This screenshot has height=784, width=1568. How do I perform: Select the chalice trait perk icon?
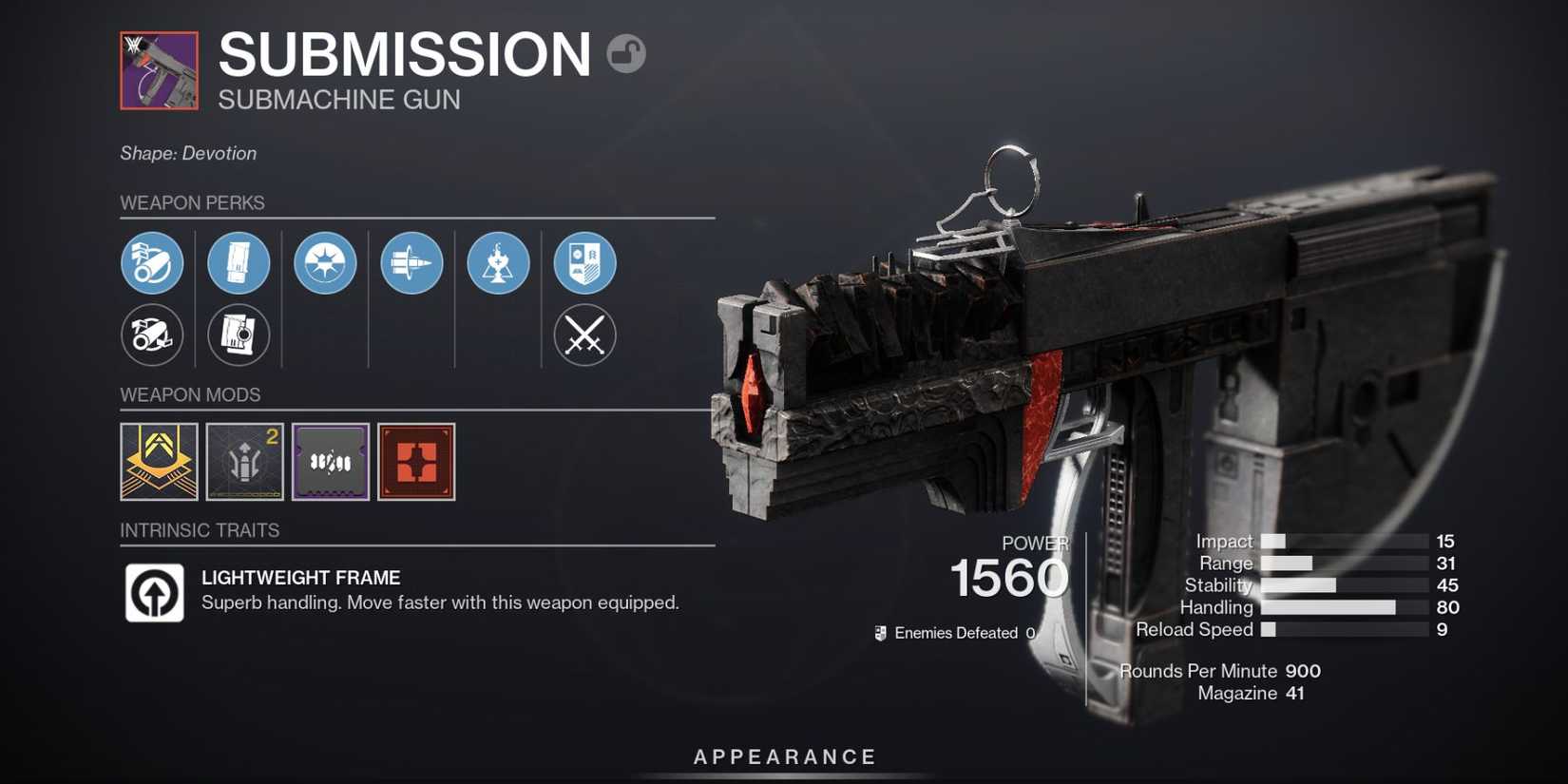click(498, 263)
